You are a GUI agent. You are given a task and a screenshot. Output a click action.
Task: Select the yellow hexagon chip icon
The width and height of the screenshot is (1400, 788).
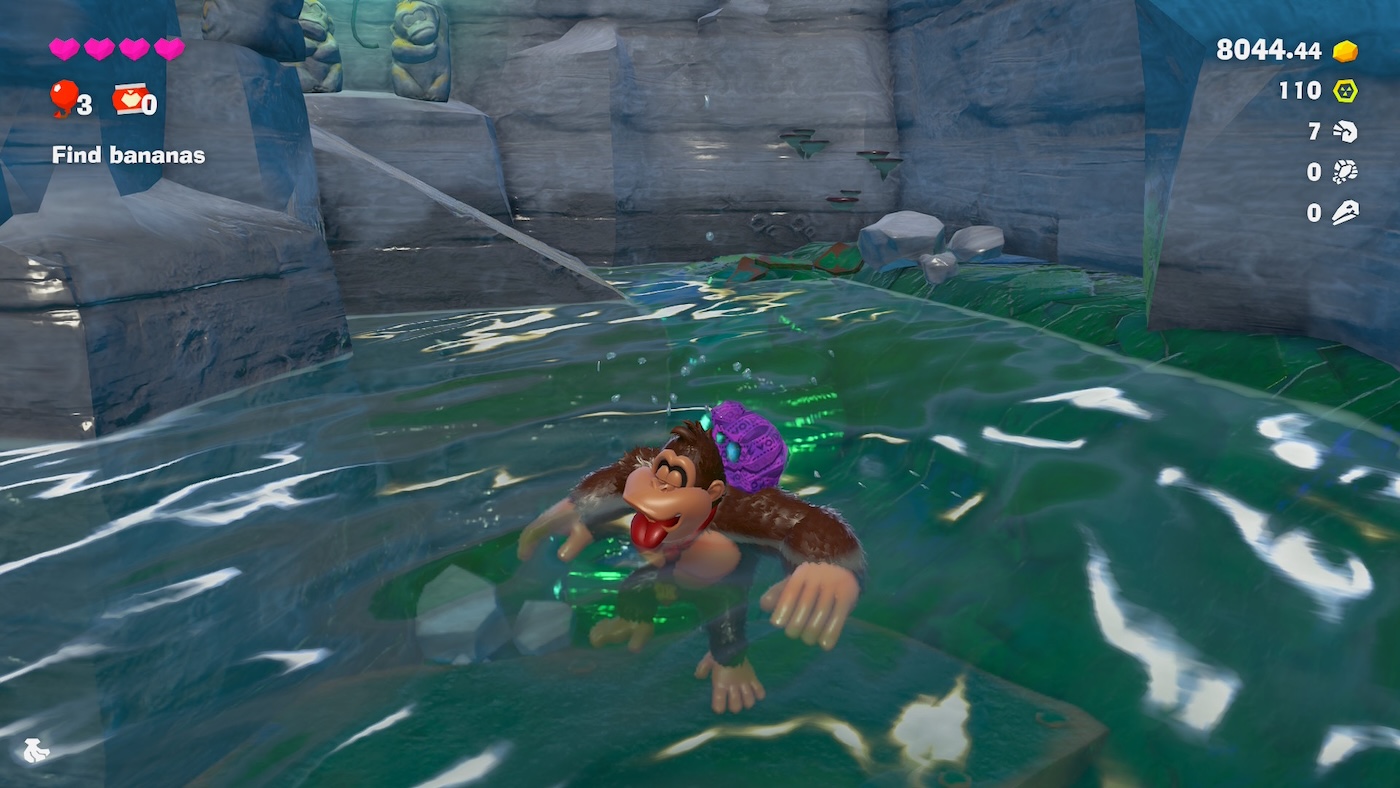pos(1345,91)
